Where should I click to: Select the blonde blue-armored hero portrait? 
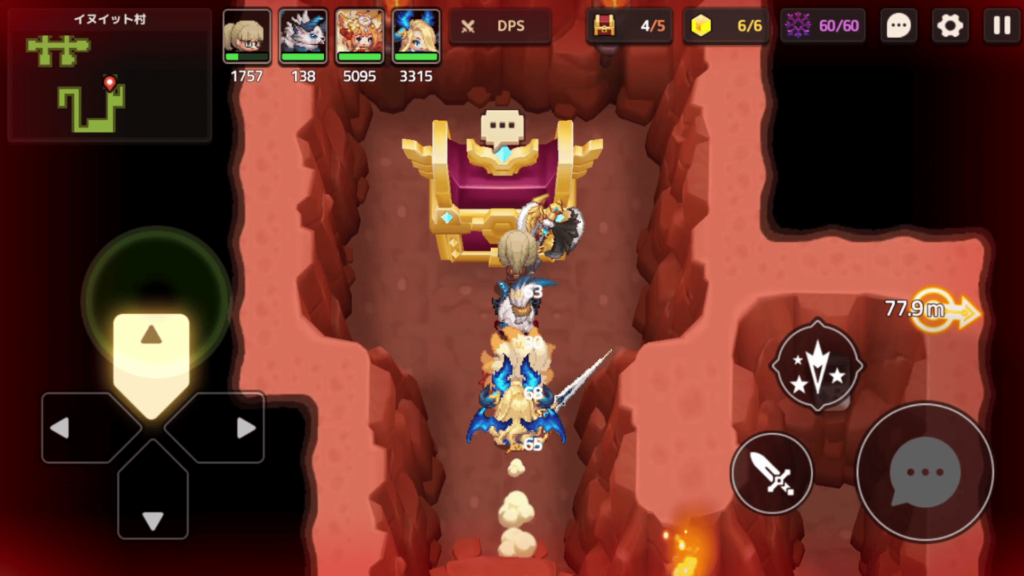416,37
